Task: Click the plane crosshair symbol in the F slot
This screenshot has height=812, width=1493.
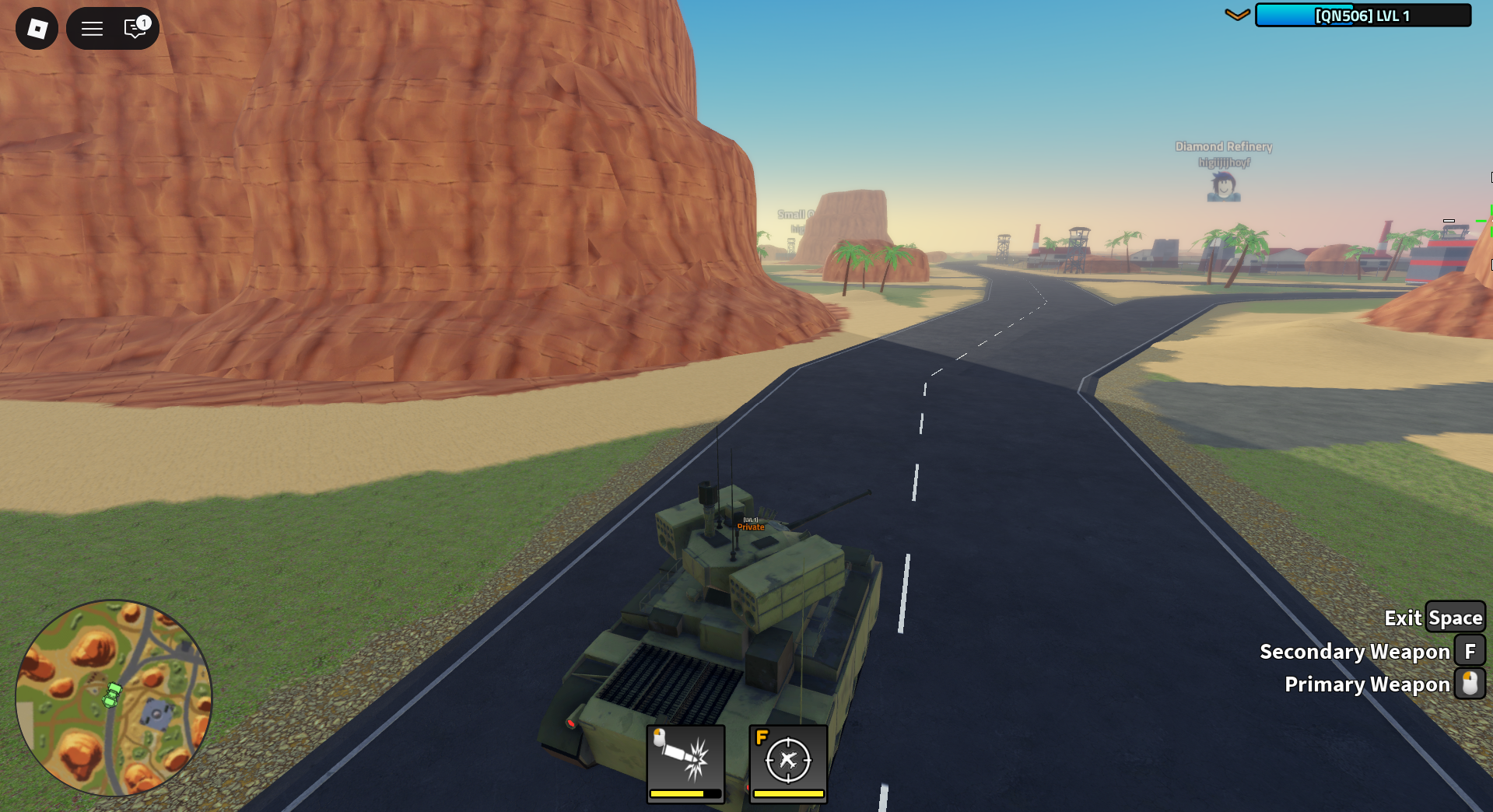Action: pyautogui.click(x=788, y=761)
